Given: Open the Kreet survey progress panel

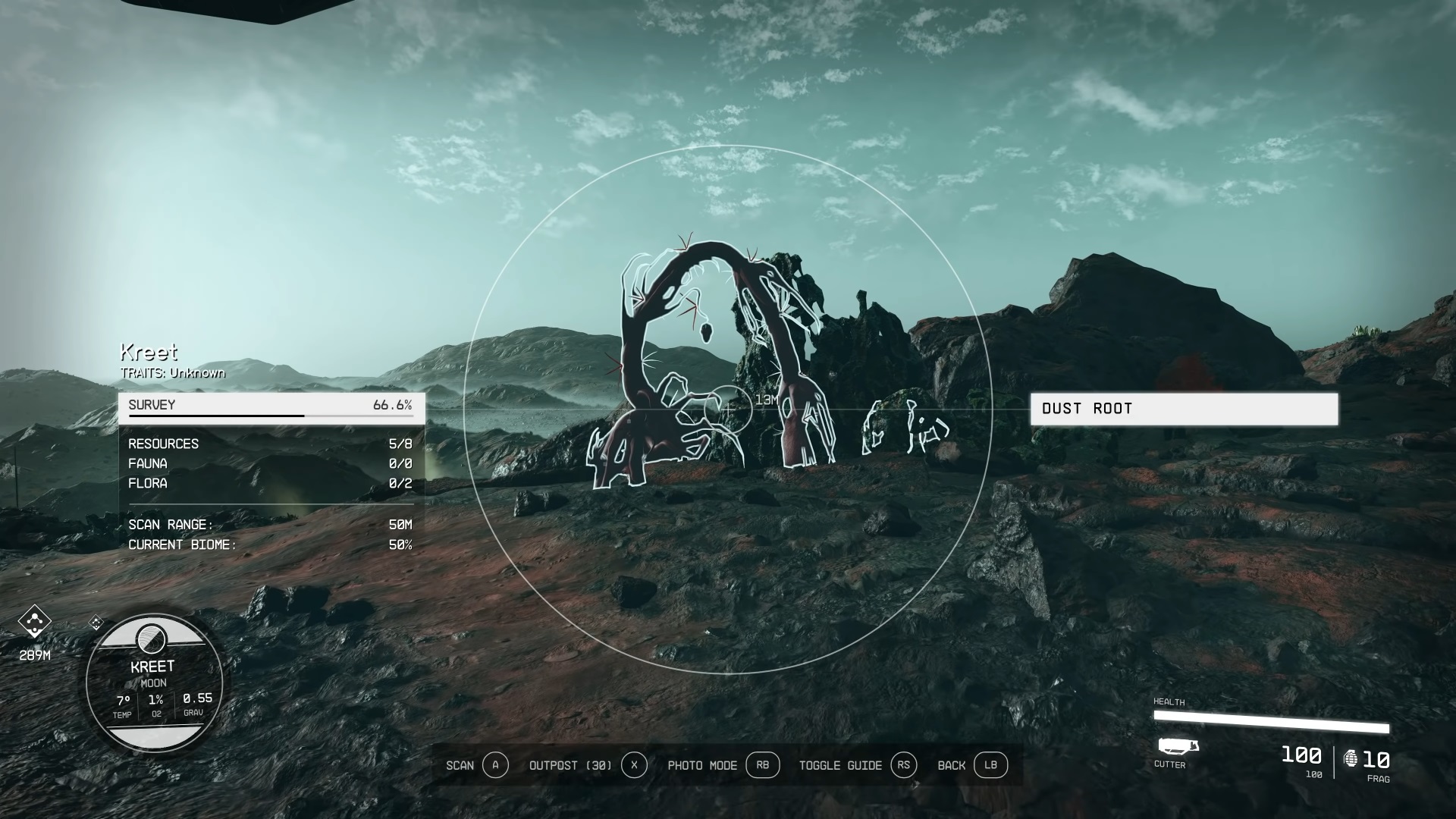Looking at the screenshot, I should [271, 406].
